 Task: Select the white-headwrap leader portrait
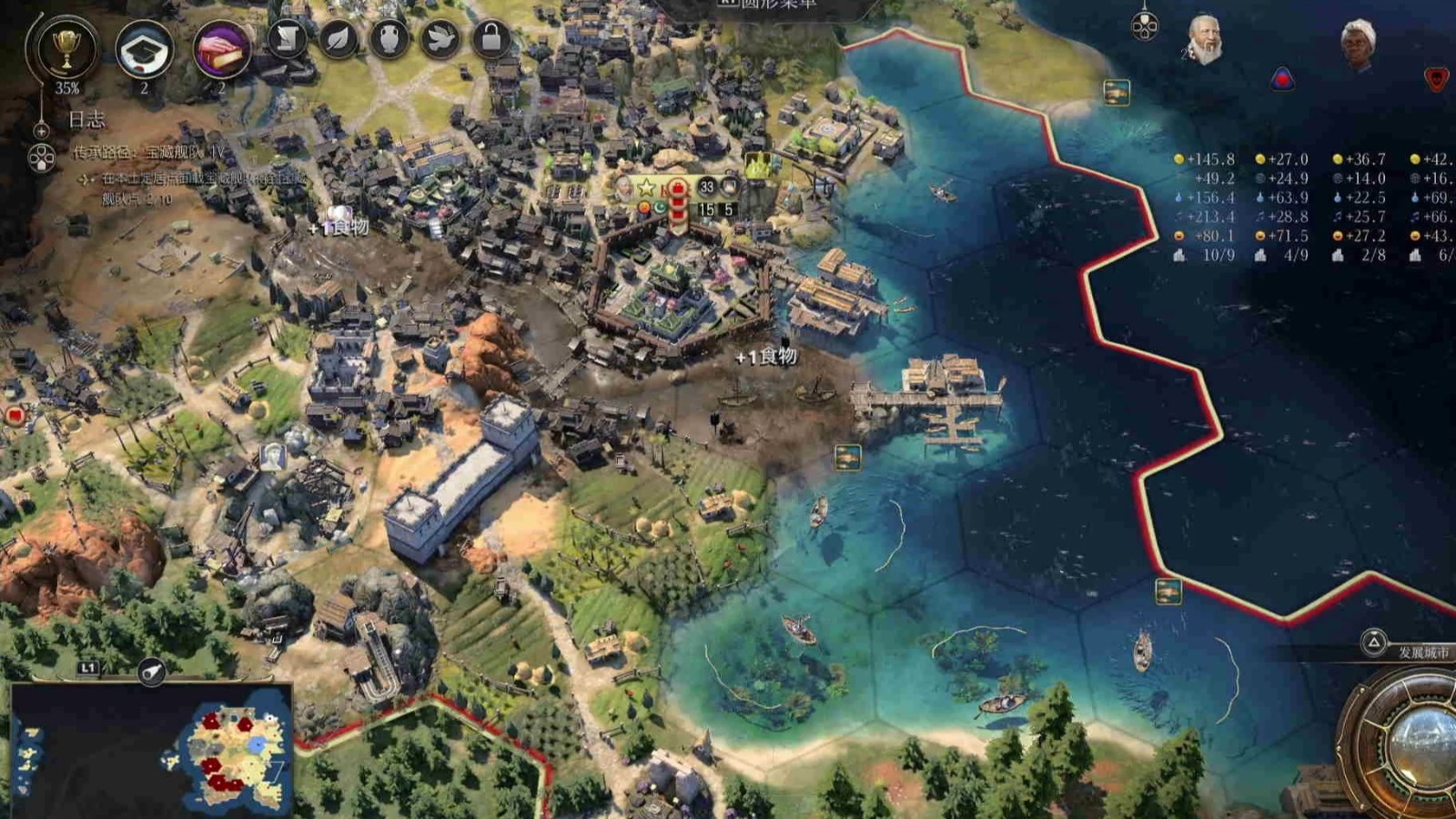point(1358,44)
